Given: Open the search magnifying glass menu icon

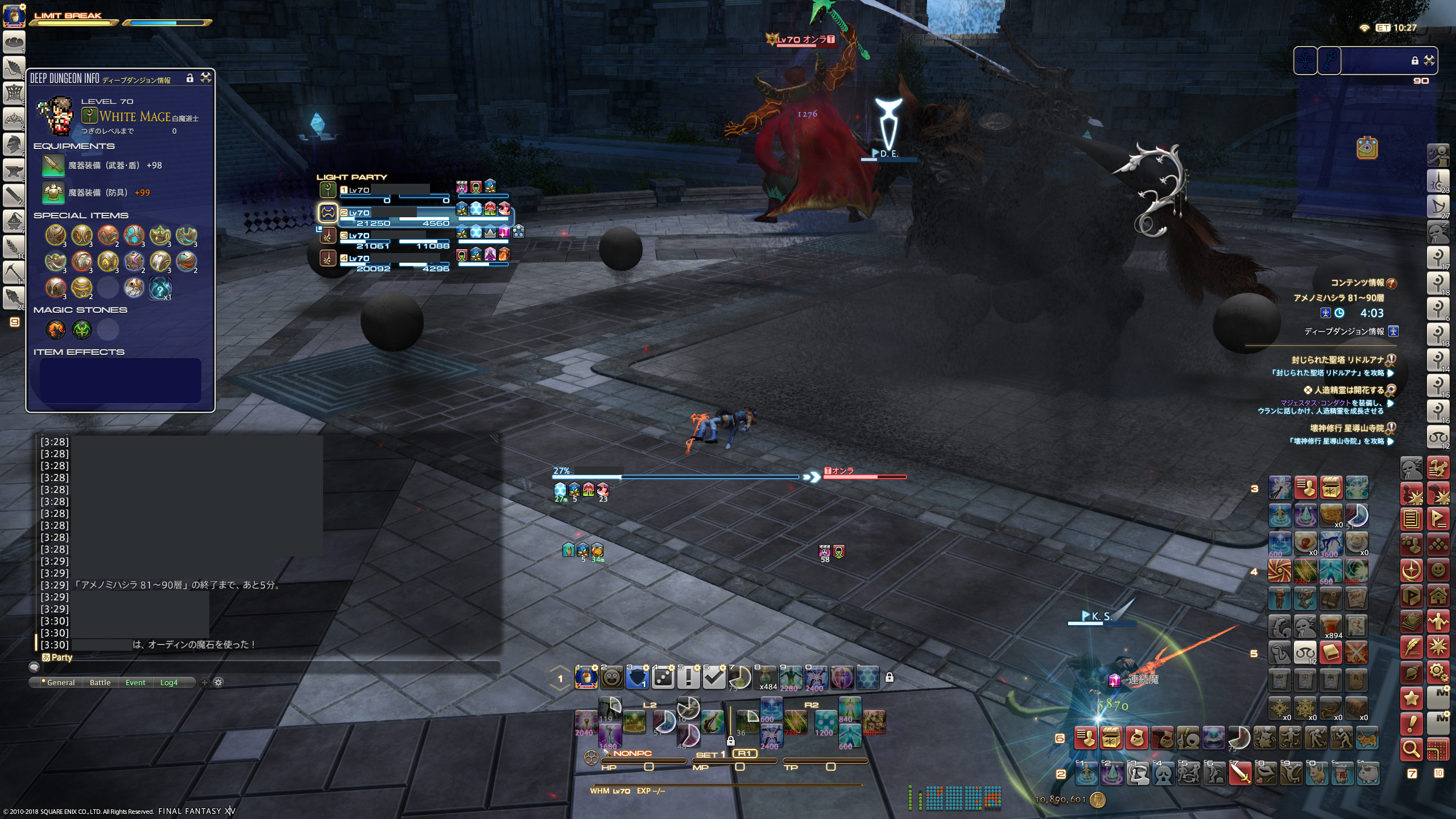Looking at the screenshot, I should coord(1412,750).
